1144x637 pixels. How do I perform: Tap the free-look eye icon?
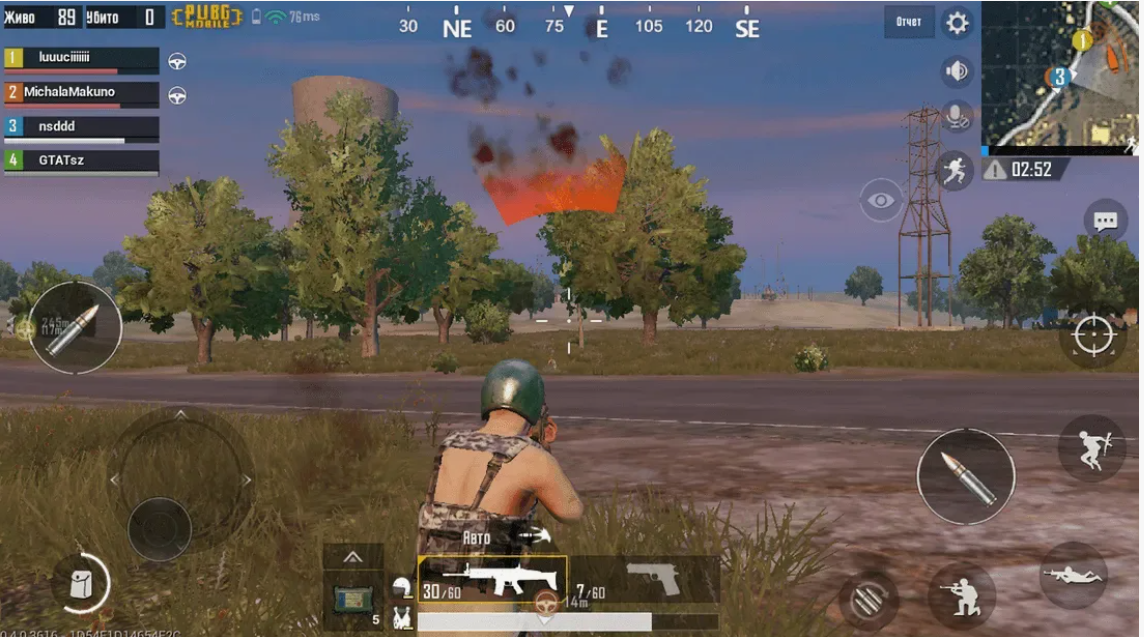(x=881, y=200)
